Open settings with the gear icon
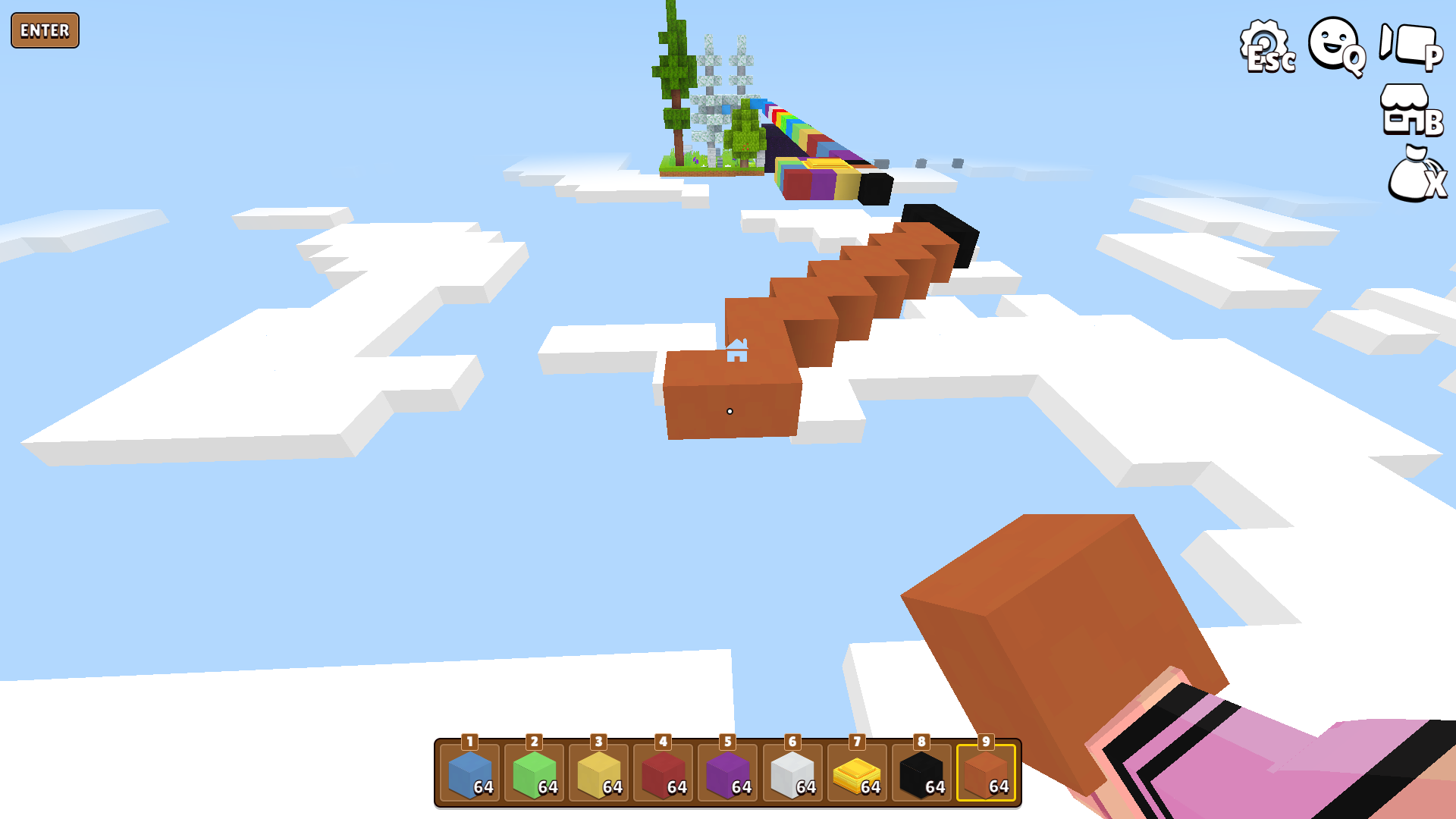Viewport: 1456px width, 819px height. (x=1266, y=45)
